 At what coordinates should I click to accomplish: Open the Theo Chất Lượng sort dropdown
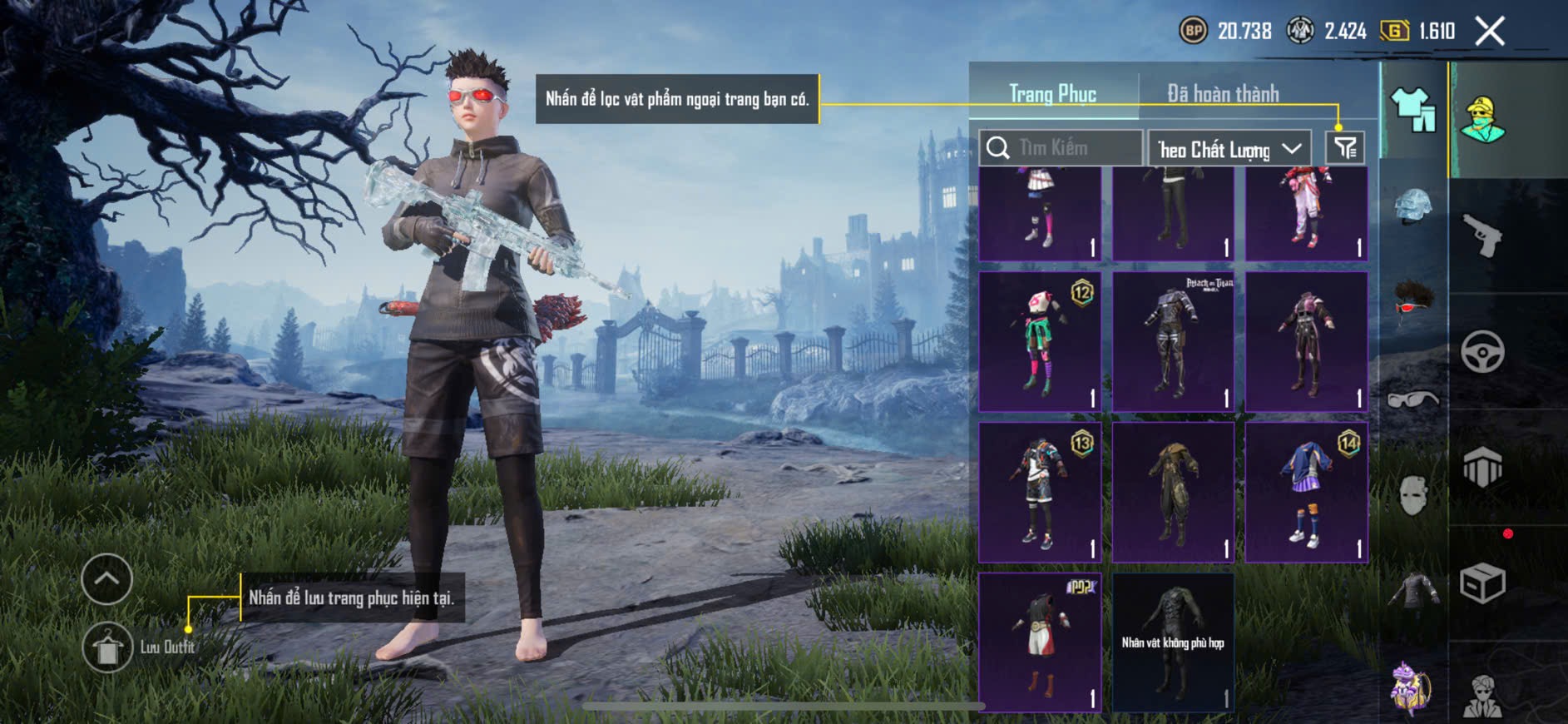click(1229, 149)
